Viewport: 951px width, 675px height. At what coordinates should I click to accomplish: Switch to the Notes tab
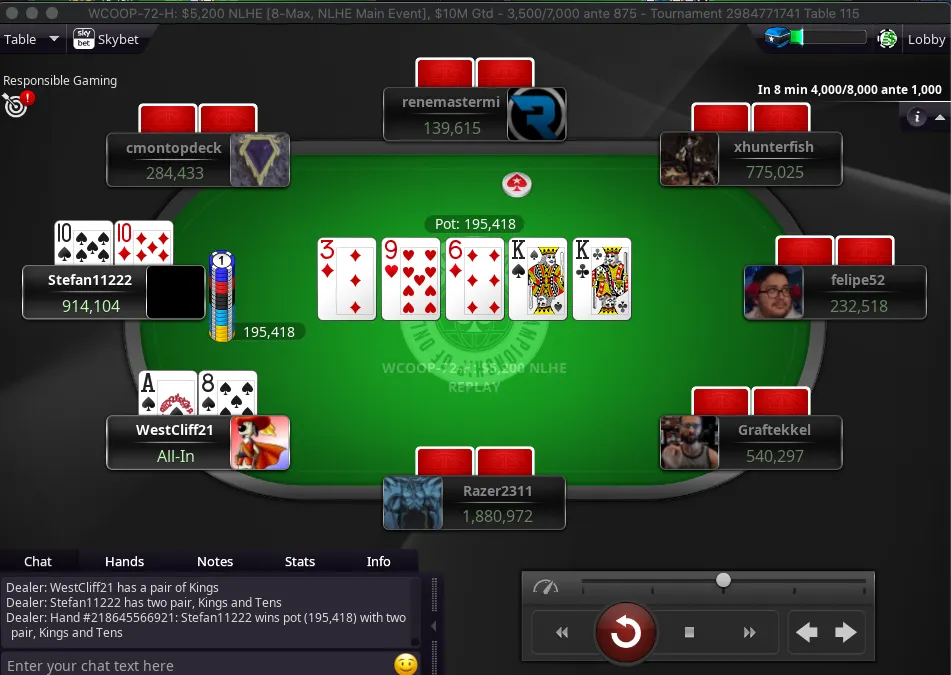point(215,561)
